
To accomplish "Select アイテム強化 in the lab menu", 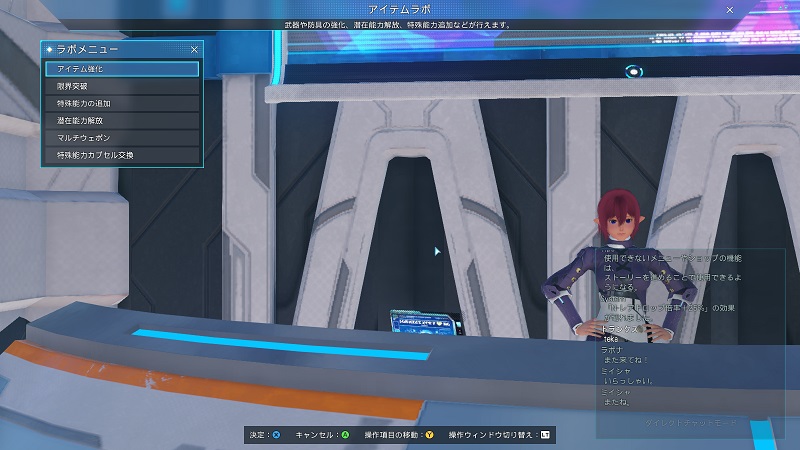I will 122,69.
